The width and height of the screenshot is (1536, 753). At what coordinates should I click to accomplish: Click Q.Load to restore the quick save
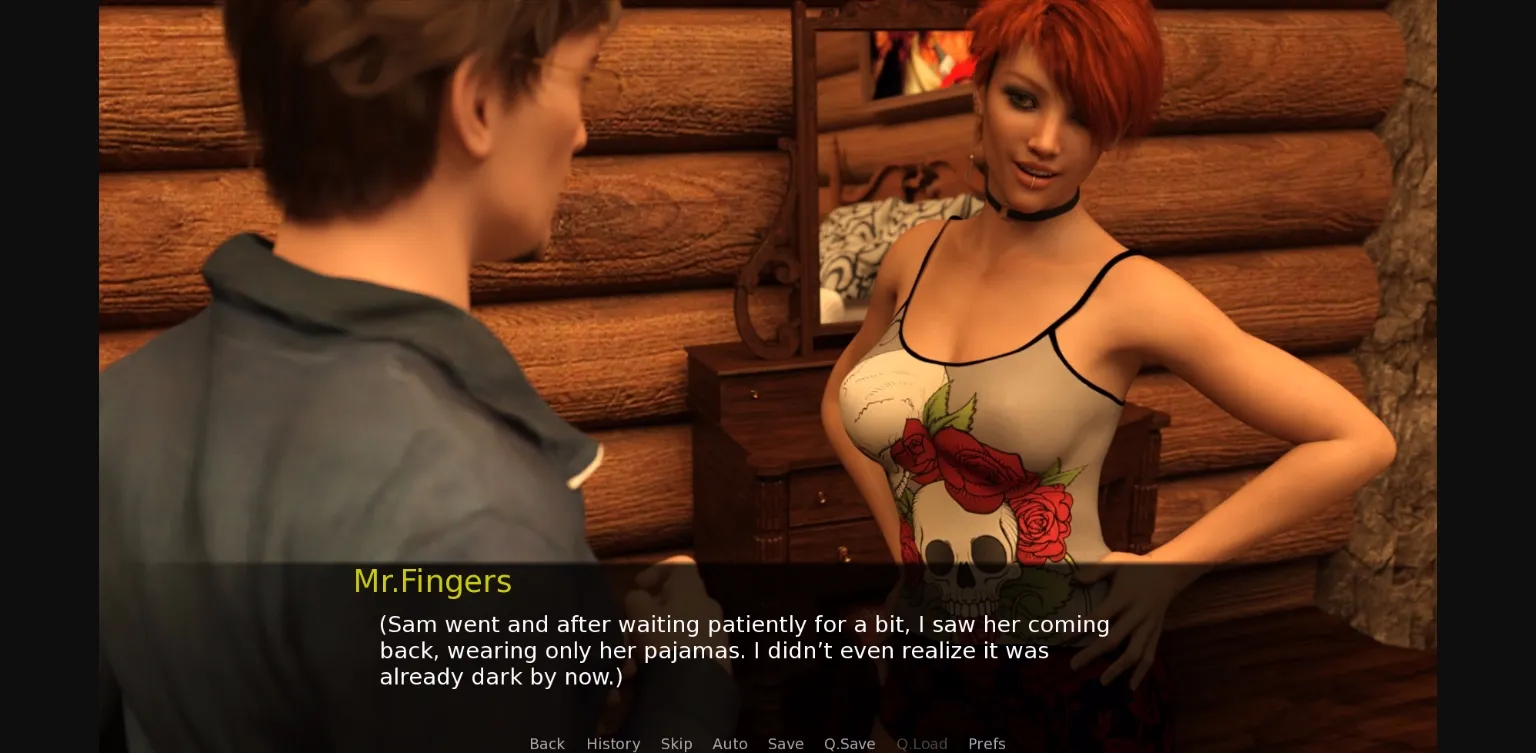pyautogui.click(x=921, y=744)
